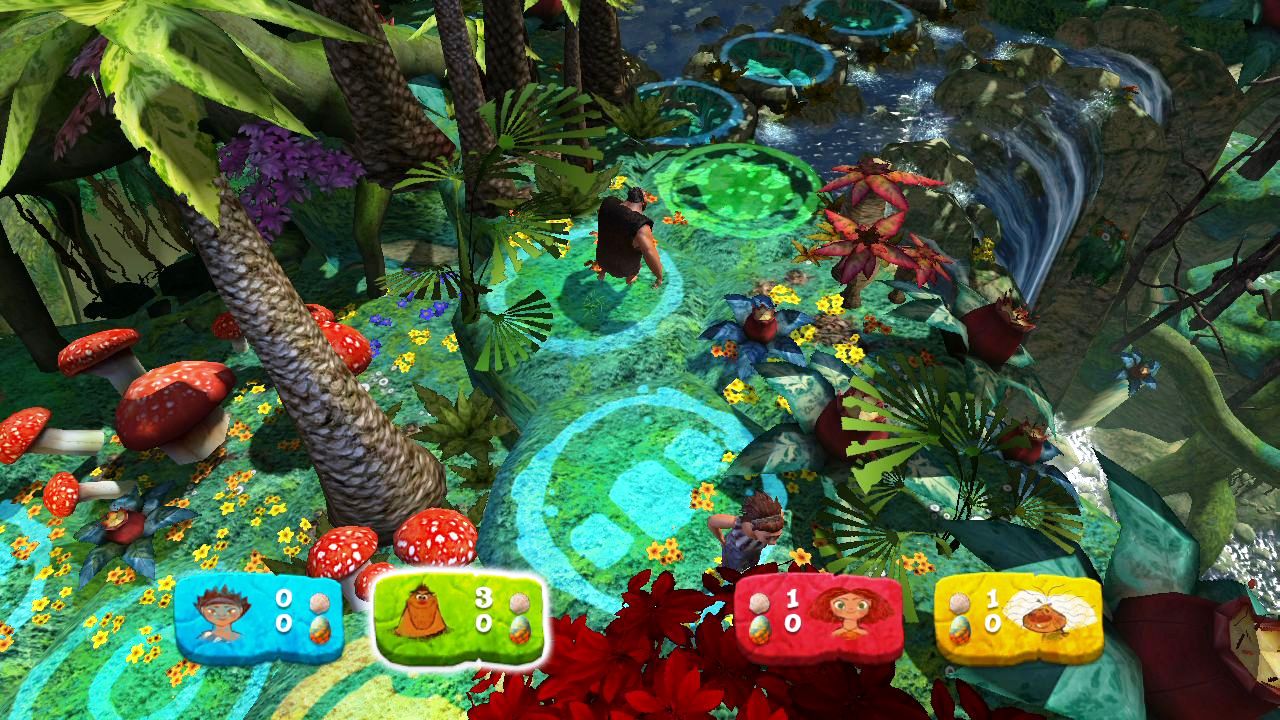Click Eep's shell count showing 1
This screenshot has height=720, width=1280.
(x=792, y=600)
